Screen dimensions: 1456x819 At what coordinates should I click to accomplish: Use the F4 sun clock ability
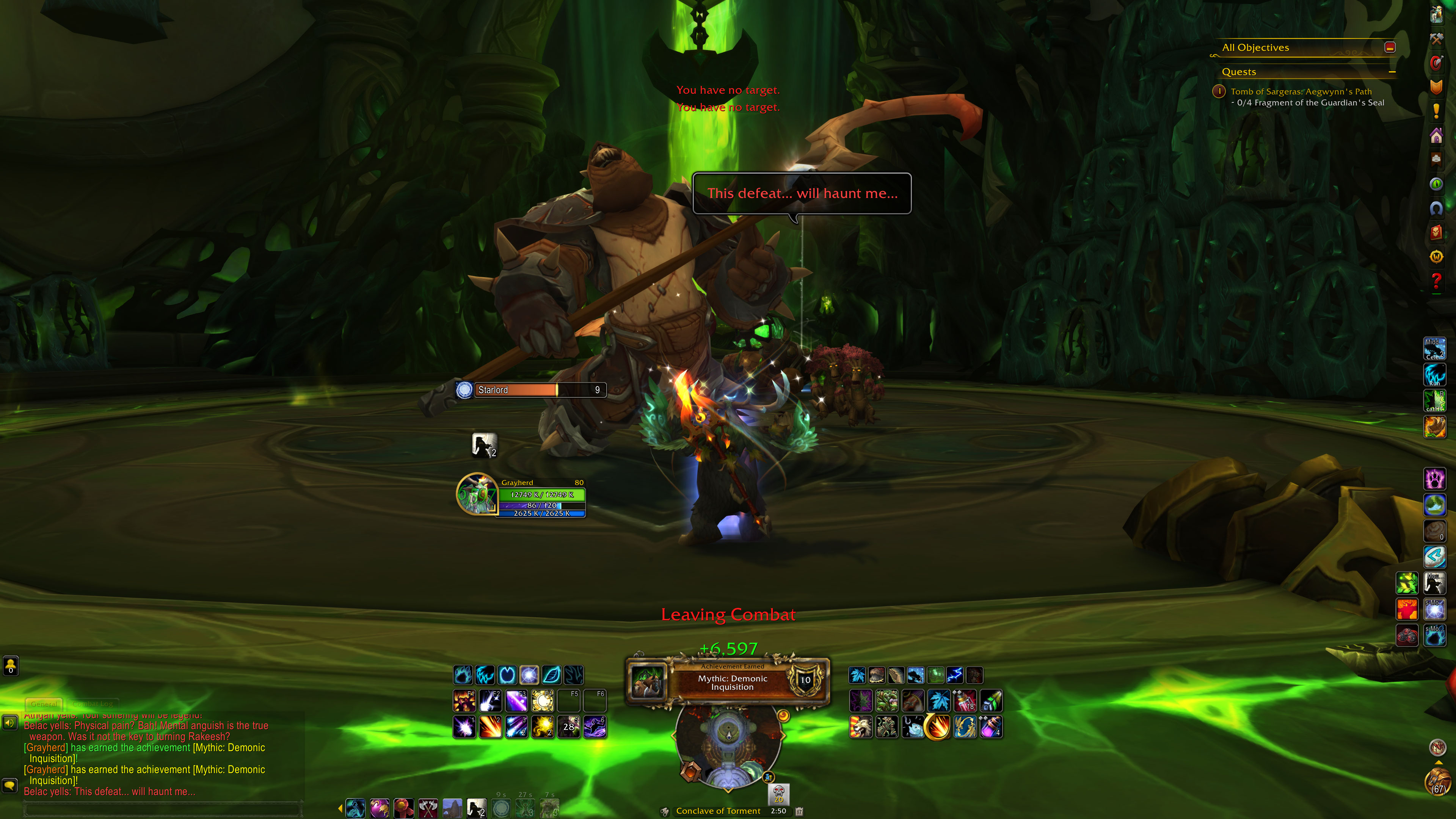(x=543, y=701)
